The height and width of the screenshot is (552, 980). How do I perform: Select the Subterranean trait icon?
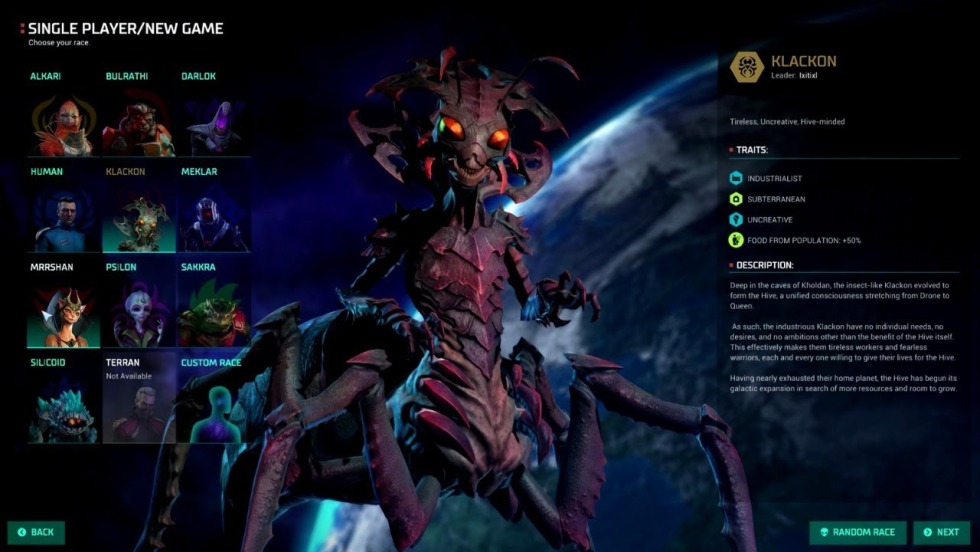point(736,199)
